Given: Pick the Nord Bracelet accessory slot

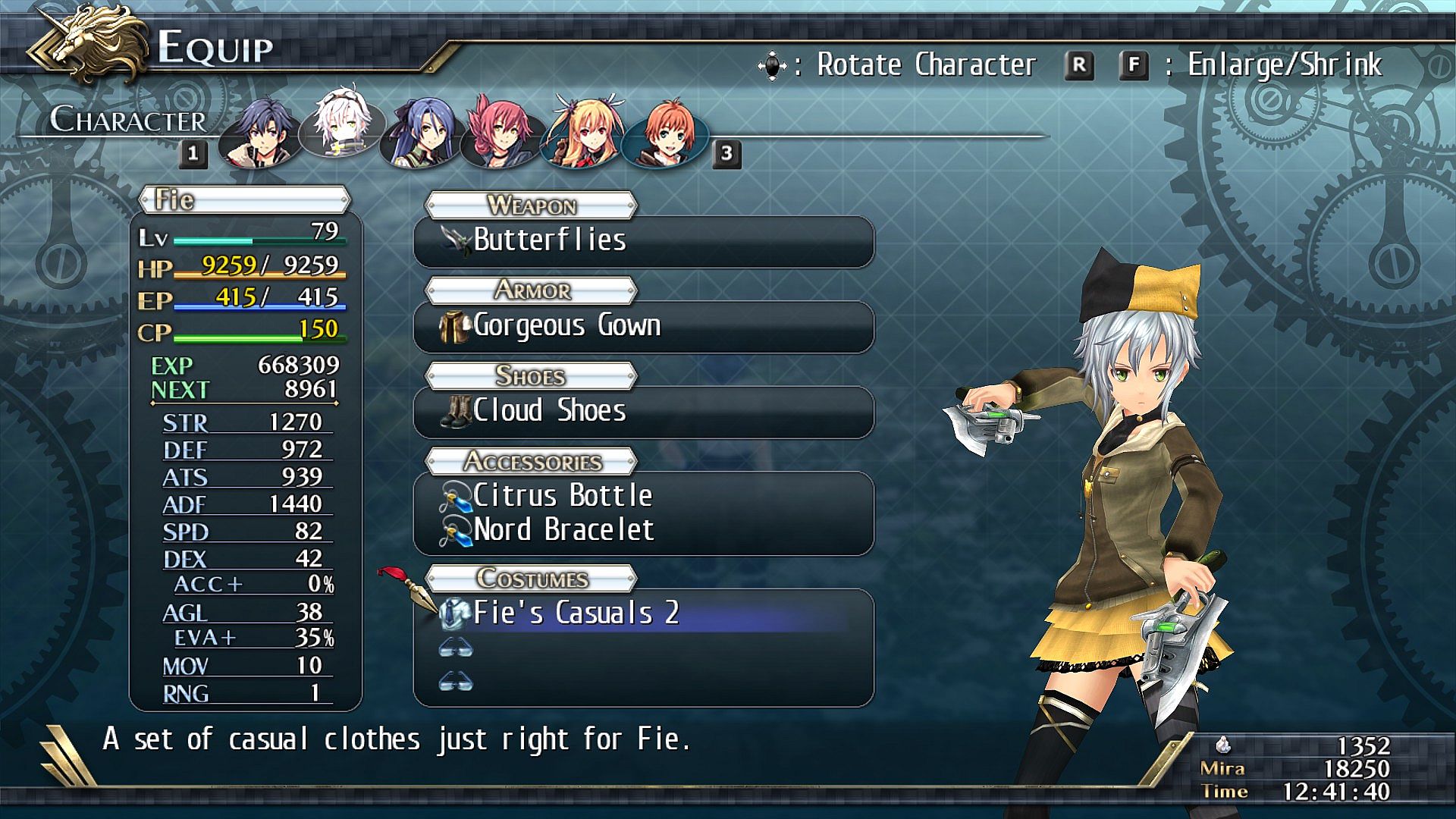Looking at the screenshot, I should (x=643, y=530).
